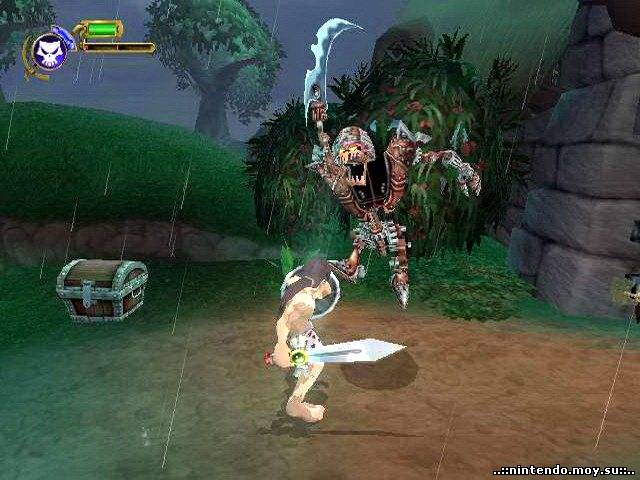Click the skull emblem HUD icon
Screen dimensions: 640x480
click(47, 50)
